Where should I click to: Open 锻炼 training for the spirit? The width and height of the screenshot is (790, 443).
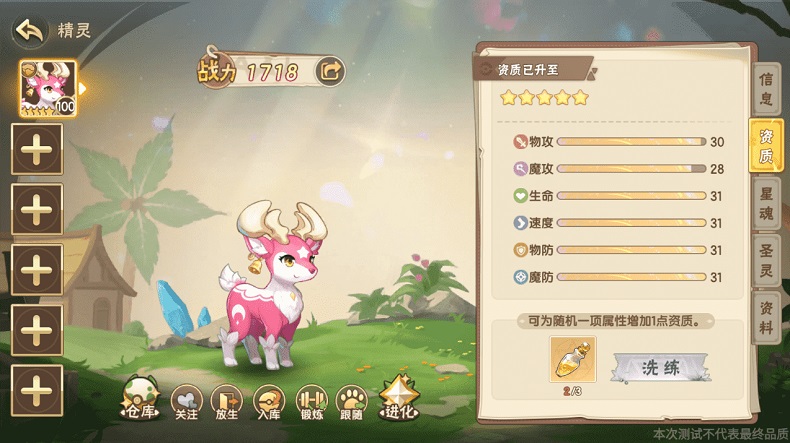pos(310,400)
